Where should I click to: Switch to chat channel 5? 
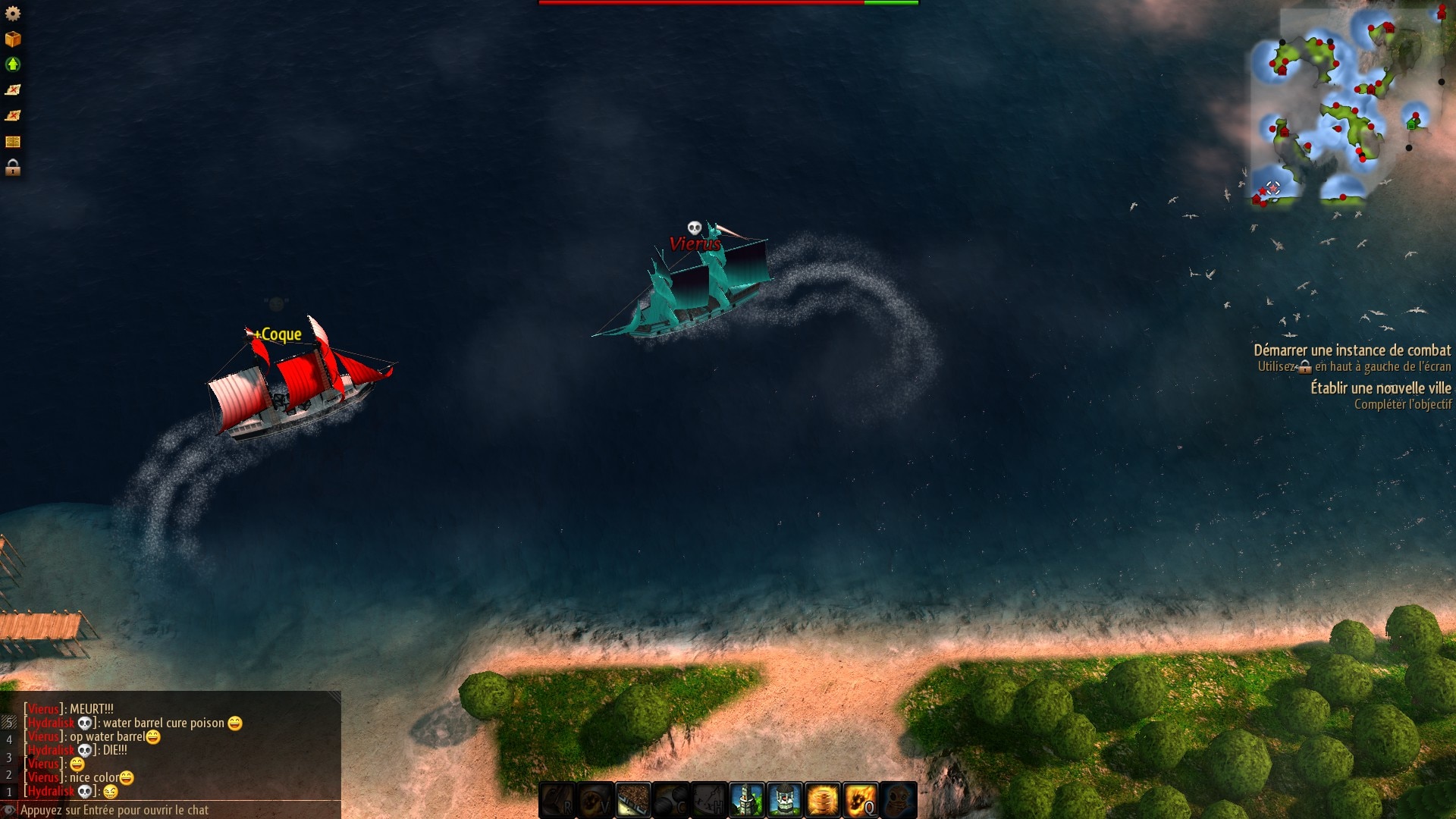pyautogui.click(x=9, y=723)
